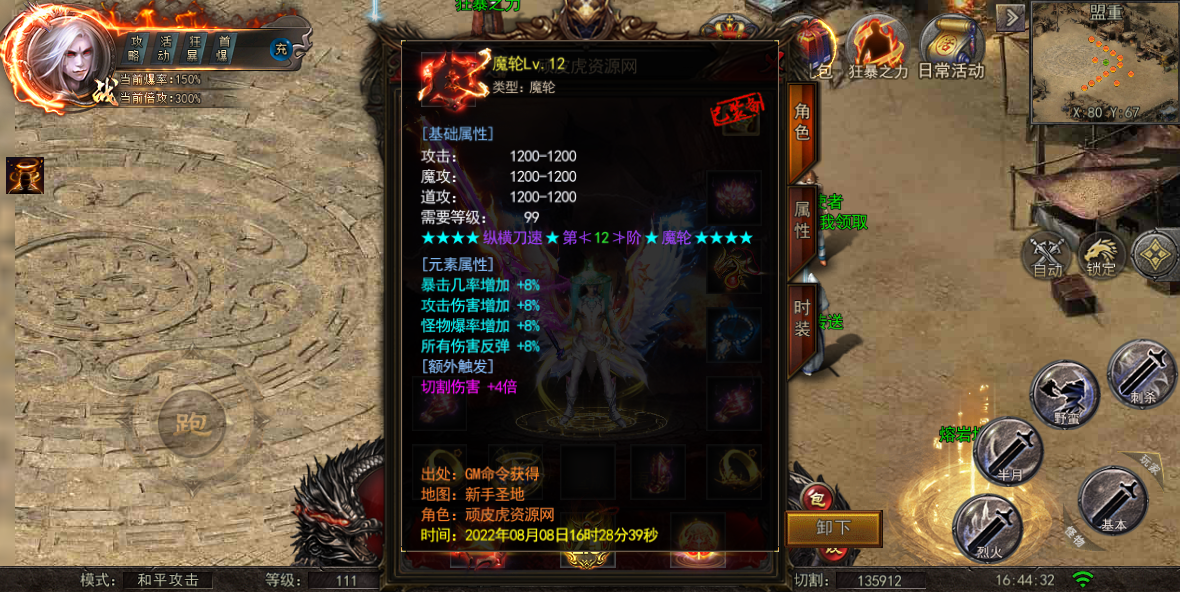The width and height of the screenshot is (1180, 592).
Task: Unequip the item with the 卸下 button
Action: (833, 529)
